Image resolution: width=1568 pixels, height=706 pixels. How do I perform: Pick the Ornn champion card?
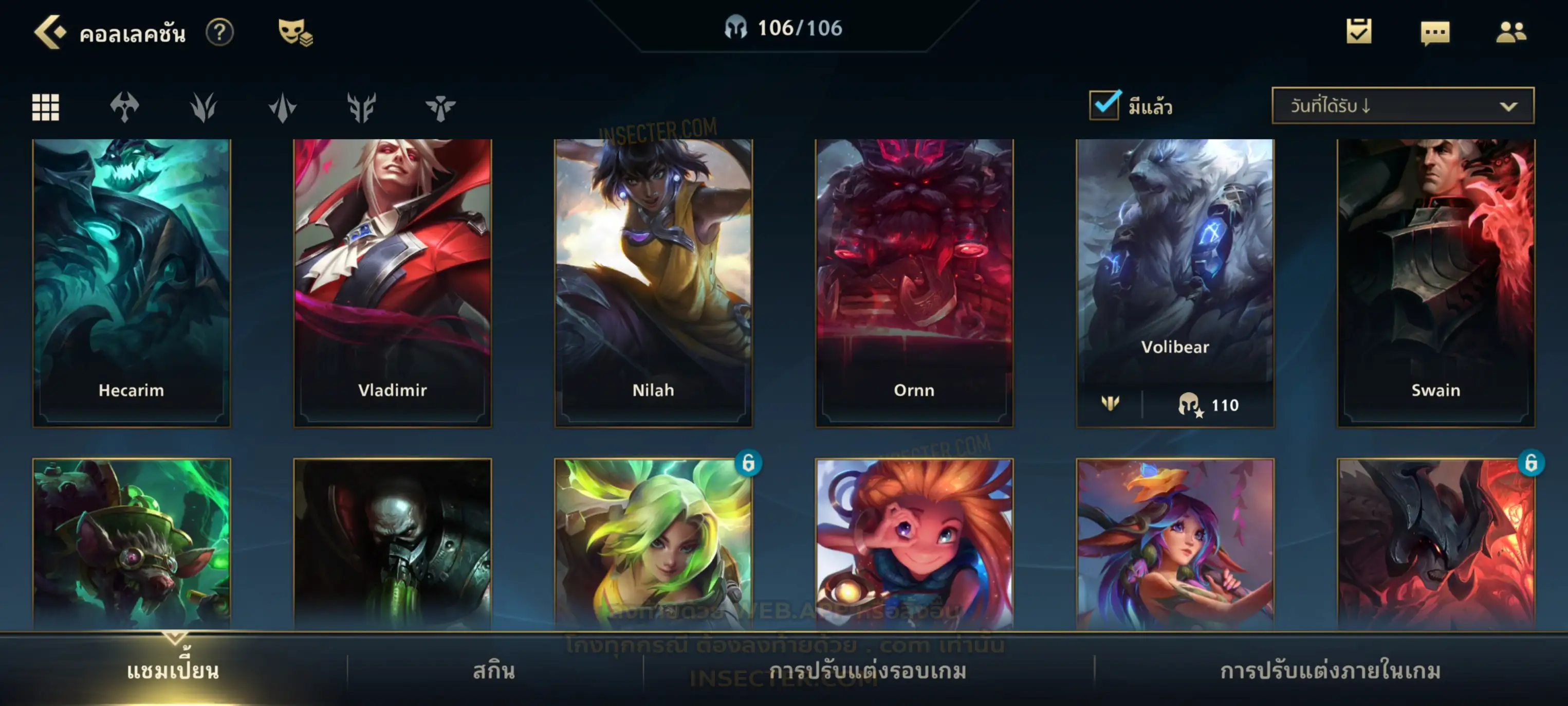tap(914, 282)
